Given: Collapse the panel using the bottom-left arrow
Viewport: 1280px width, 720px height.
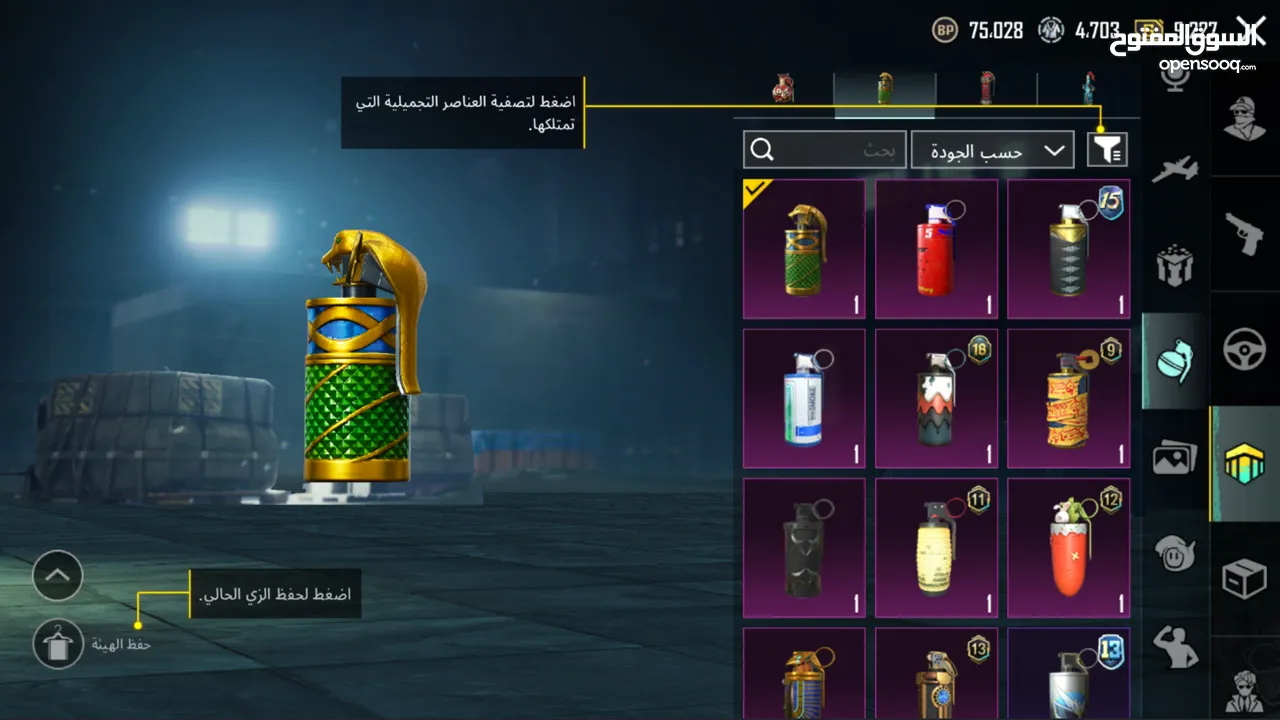Looking at the screenshot, I should 57,577.
